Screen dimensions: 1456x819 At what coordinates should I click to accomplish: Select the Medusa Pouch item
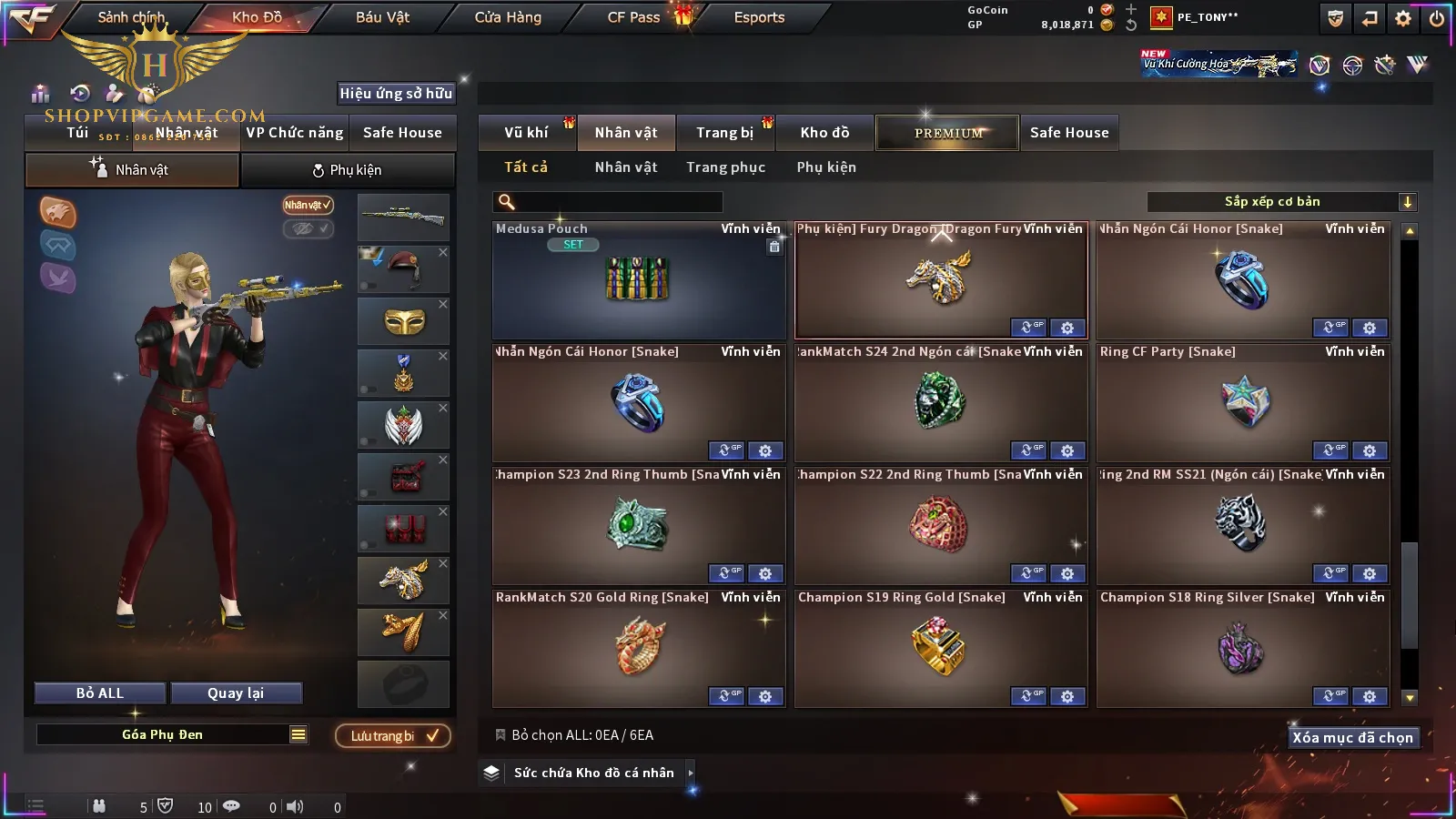(x=638, y=280)
